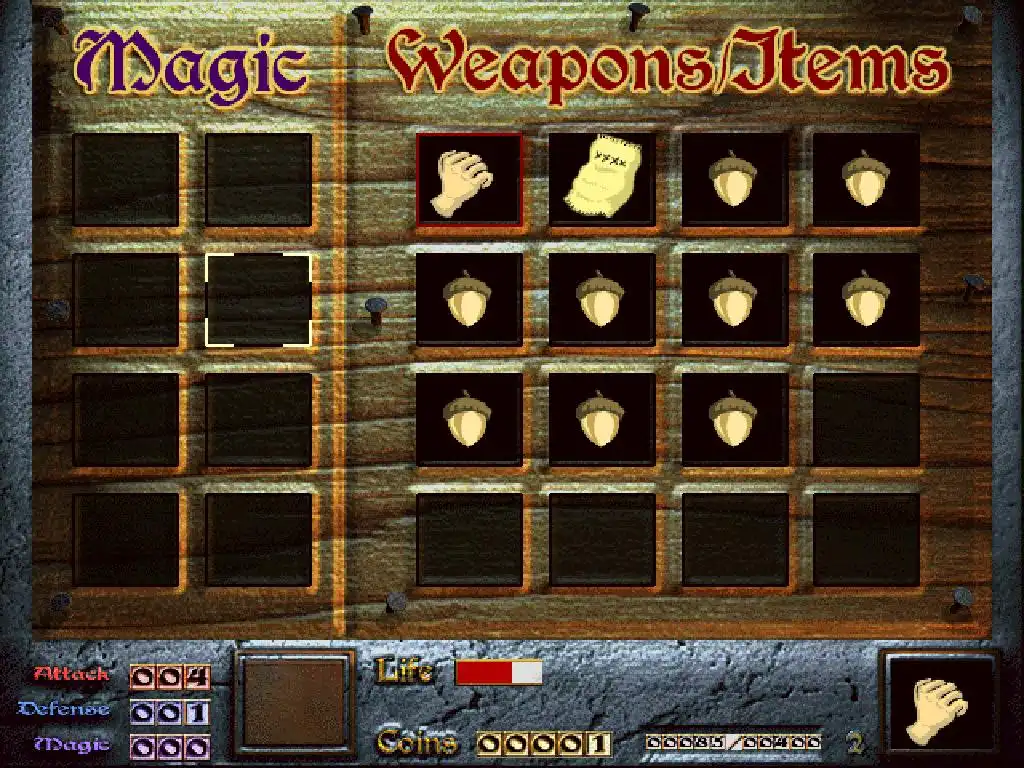
Task: Select the hand item with the red border
Action: [469, 179]
